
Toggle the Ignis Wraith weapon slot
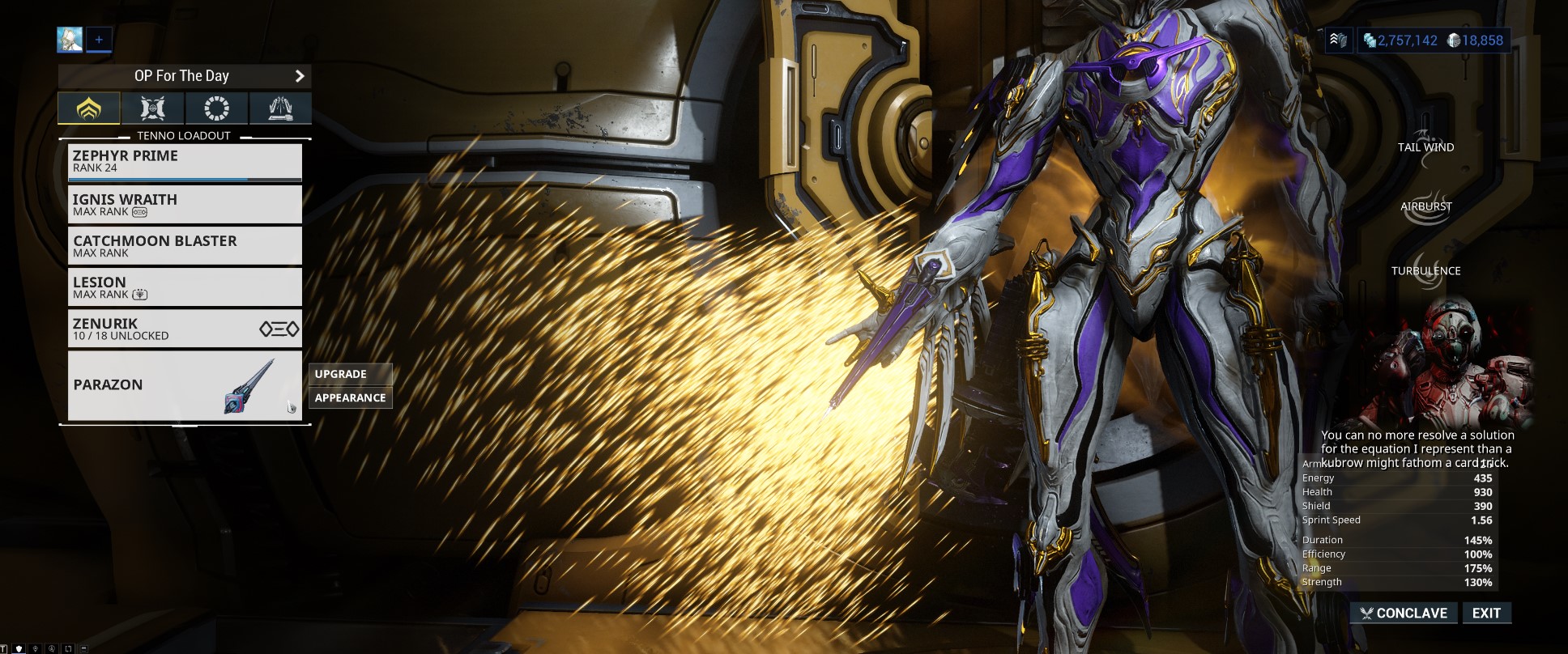pos(185,204)
